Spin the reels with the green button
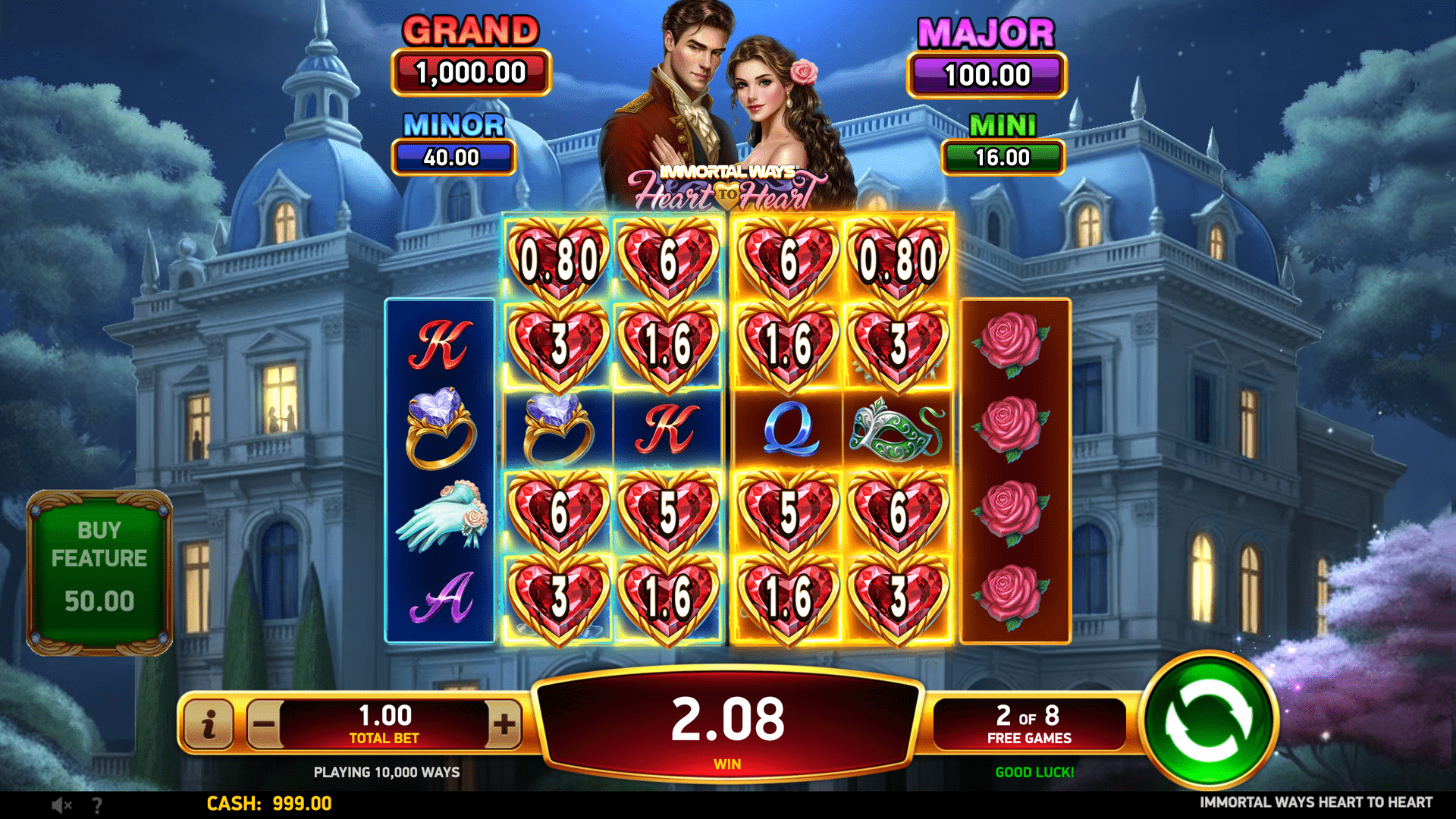 coord(1209,721)
